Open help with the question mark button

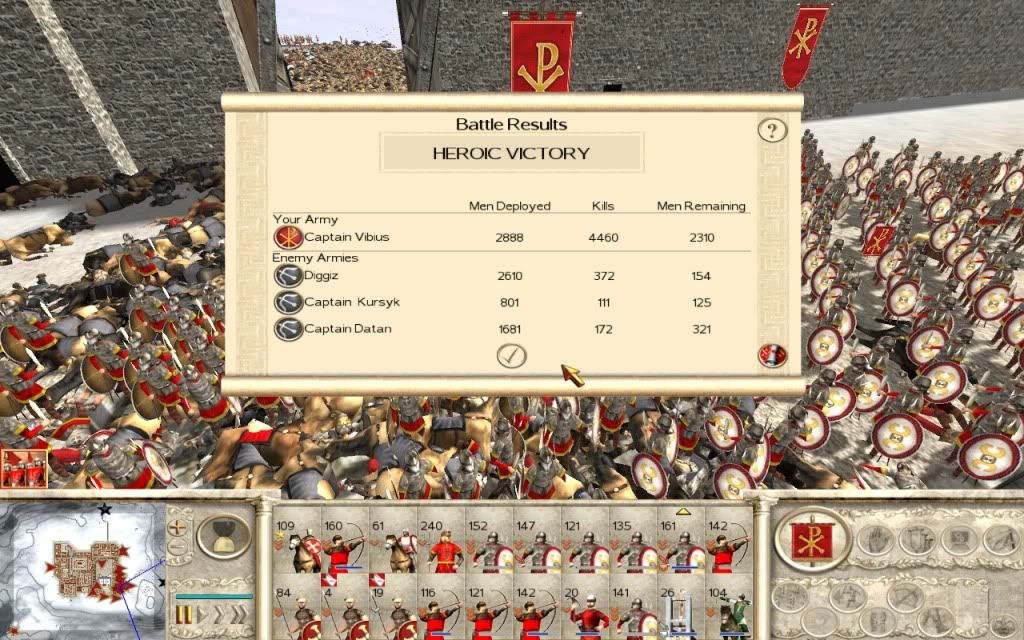(x=771, y=130)
